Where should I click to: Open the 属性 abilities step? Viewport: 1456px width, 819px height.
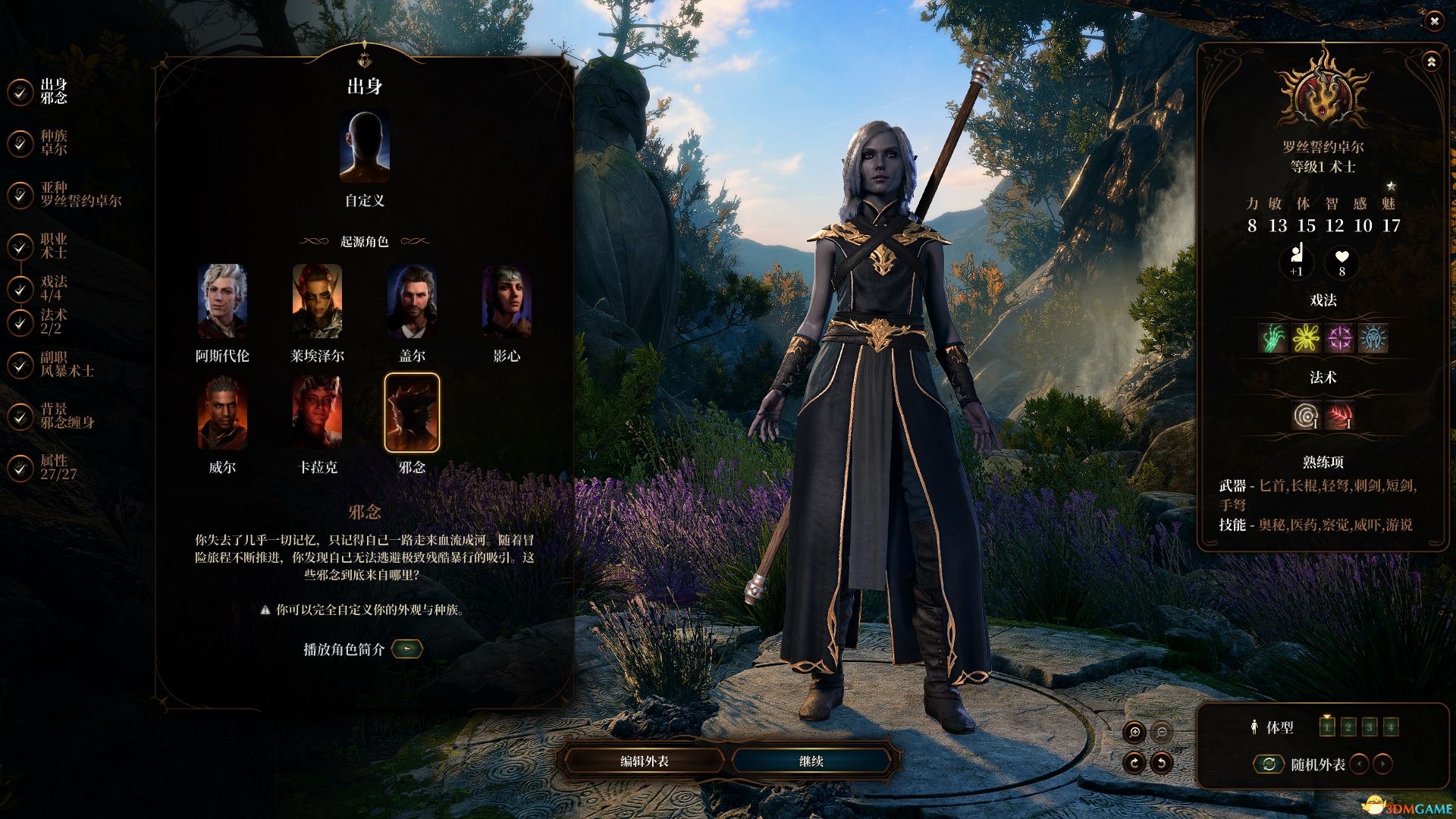click(x=58, y=467)
